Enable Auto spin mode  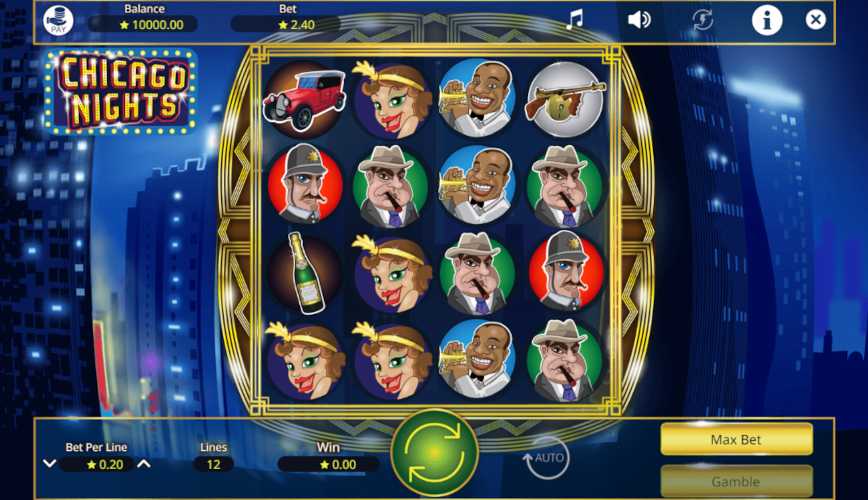point(545,458)
